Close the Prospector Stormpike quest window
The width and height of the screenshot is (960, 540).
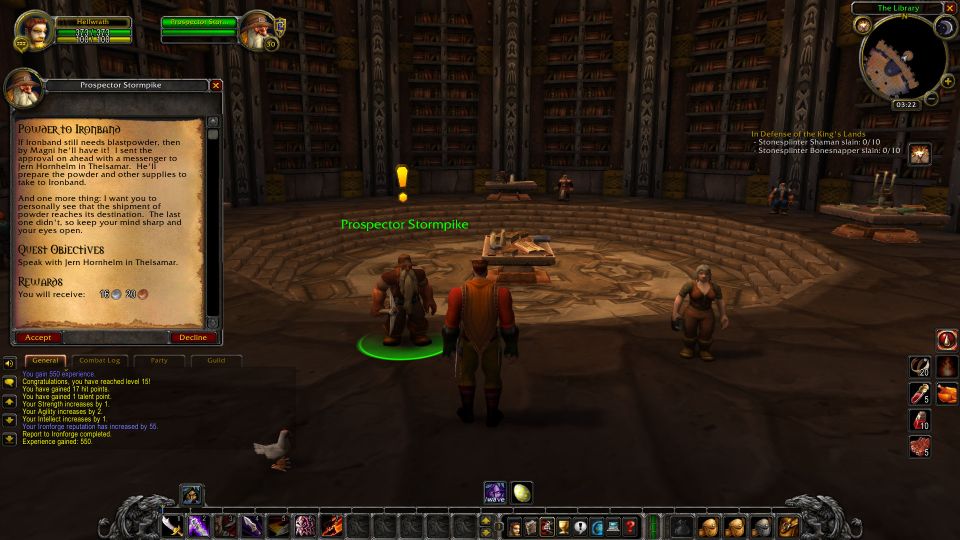pos(215,86)
